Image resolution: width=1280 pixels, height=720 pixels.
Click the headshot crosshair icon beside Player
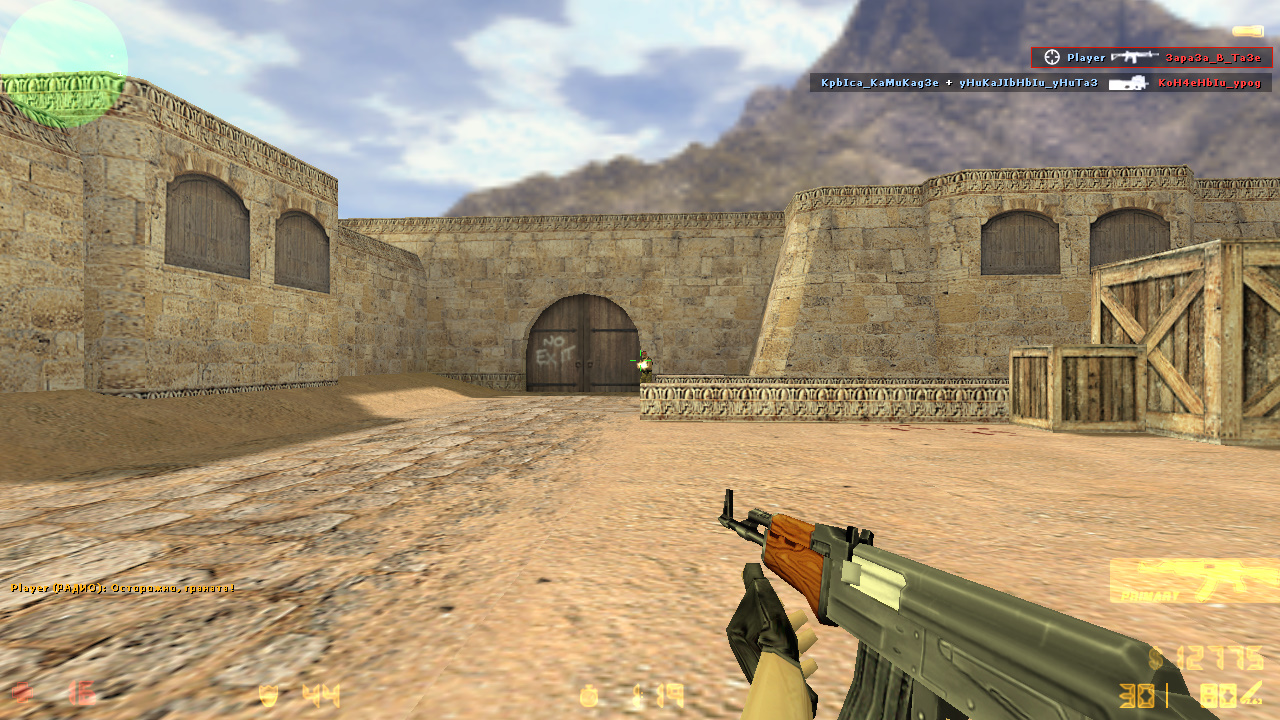(1051, 58)
